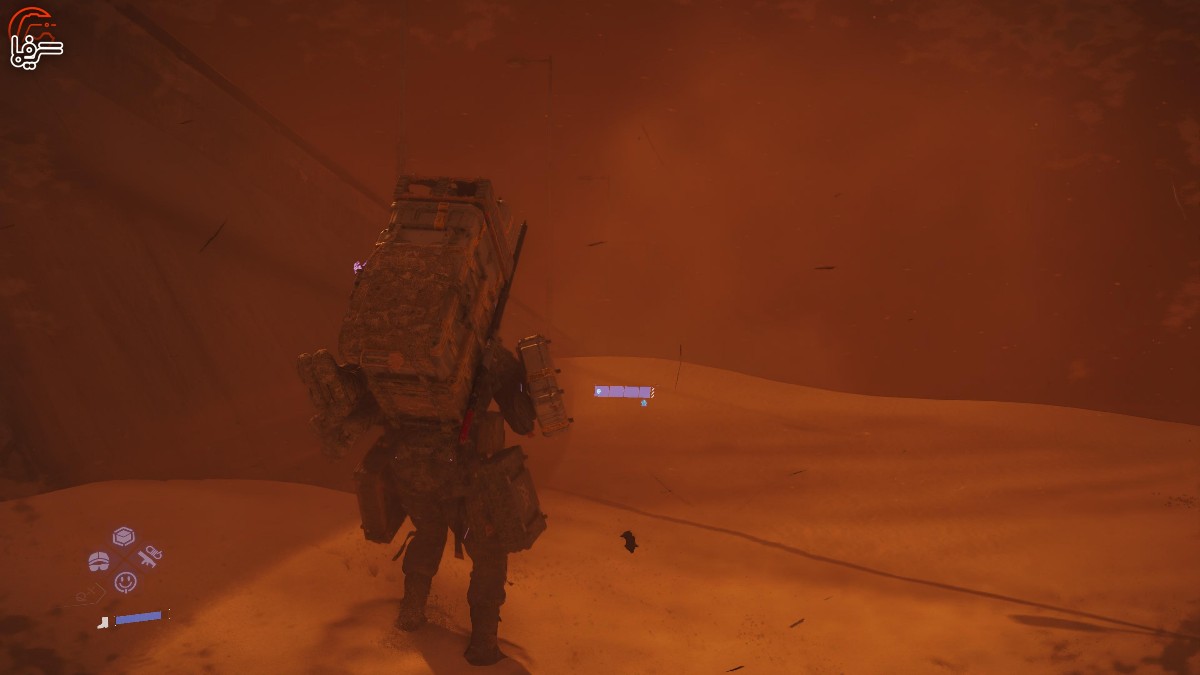The image size is (1200, 675).
Task: Select the cargo cube icon
Action: [x=123, y=536]
